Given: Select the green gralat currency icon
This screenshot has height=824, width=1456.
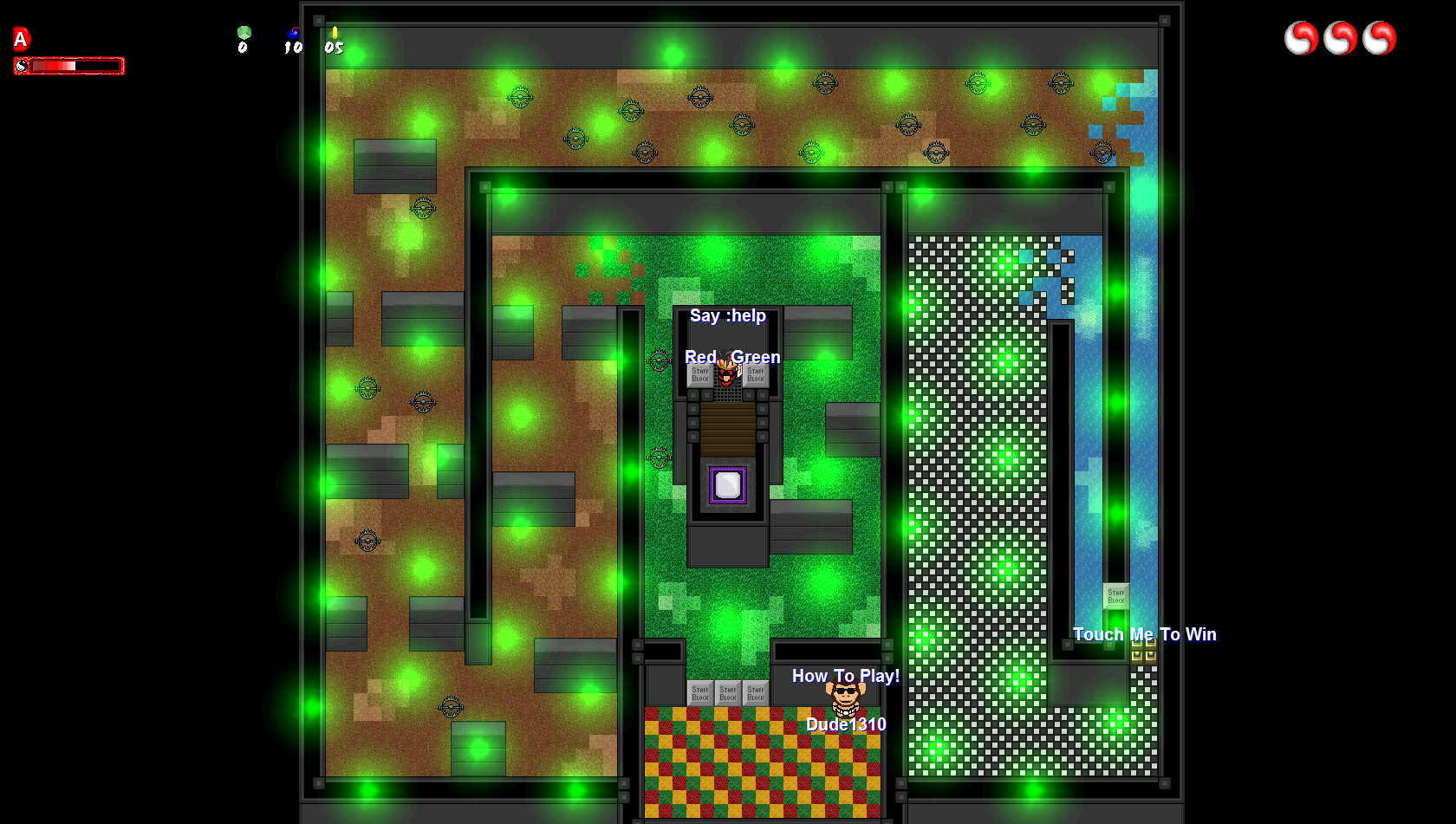Looking at the screenshot, I should pyautogui.click(x=244, y=33).
